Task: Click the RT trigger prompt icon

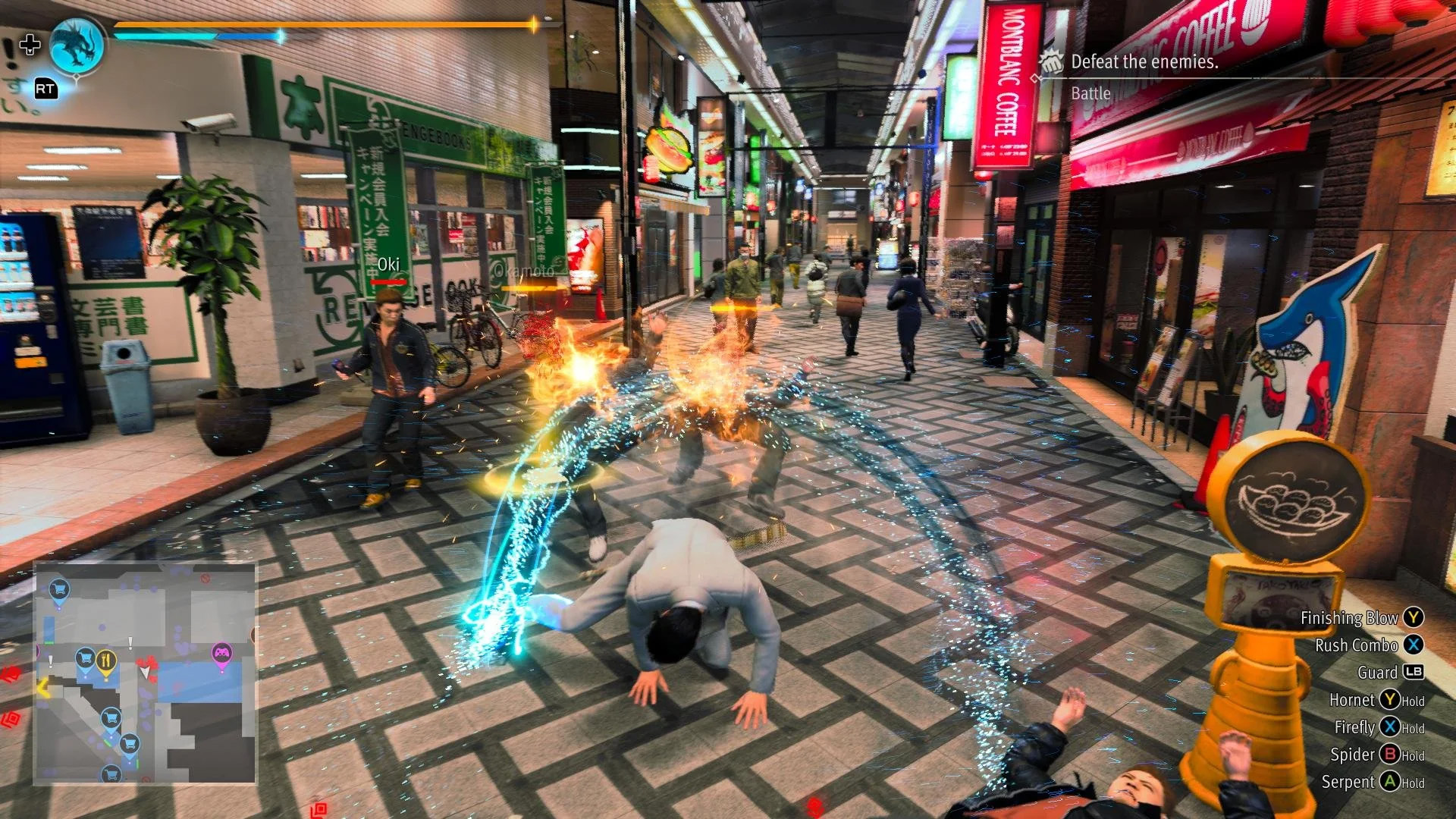Action: (45, 89)
